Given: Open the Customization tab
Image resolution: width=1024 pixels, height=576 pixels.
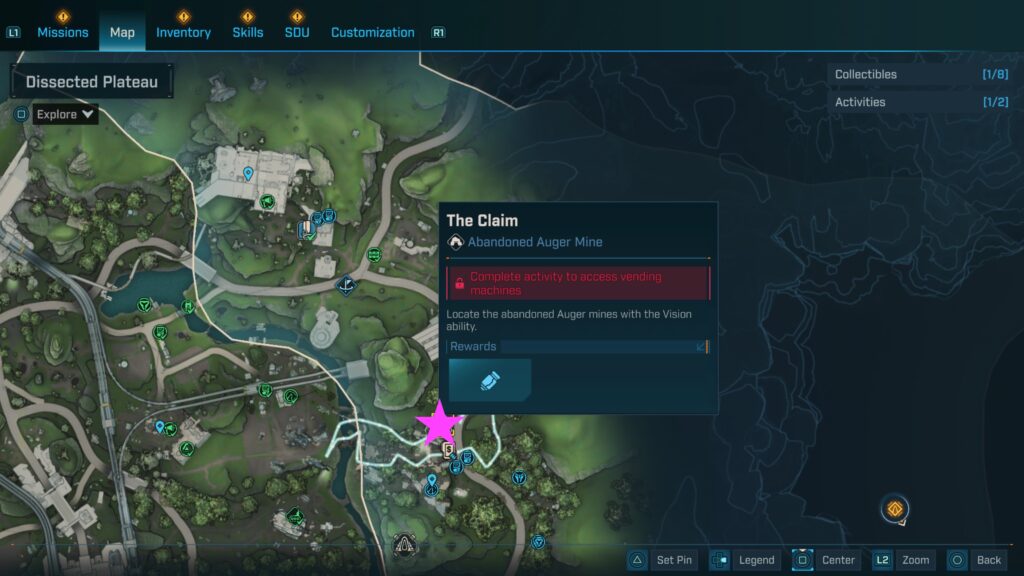Looking at the screenshot, I should tap(372, 32).
